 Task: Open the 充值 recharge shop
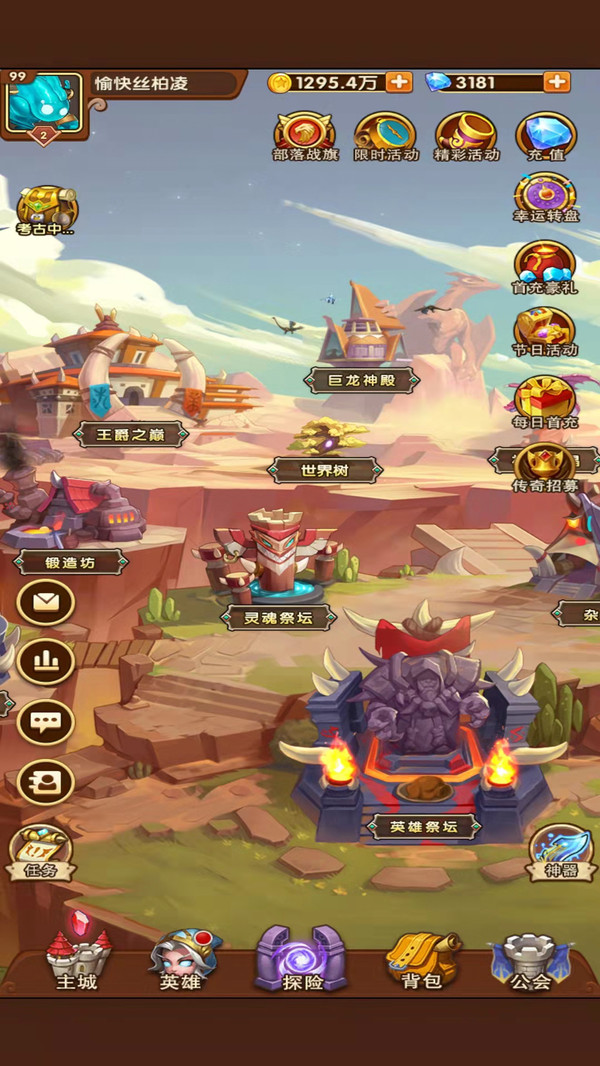pos(545,134)
